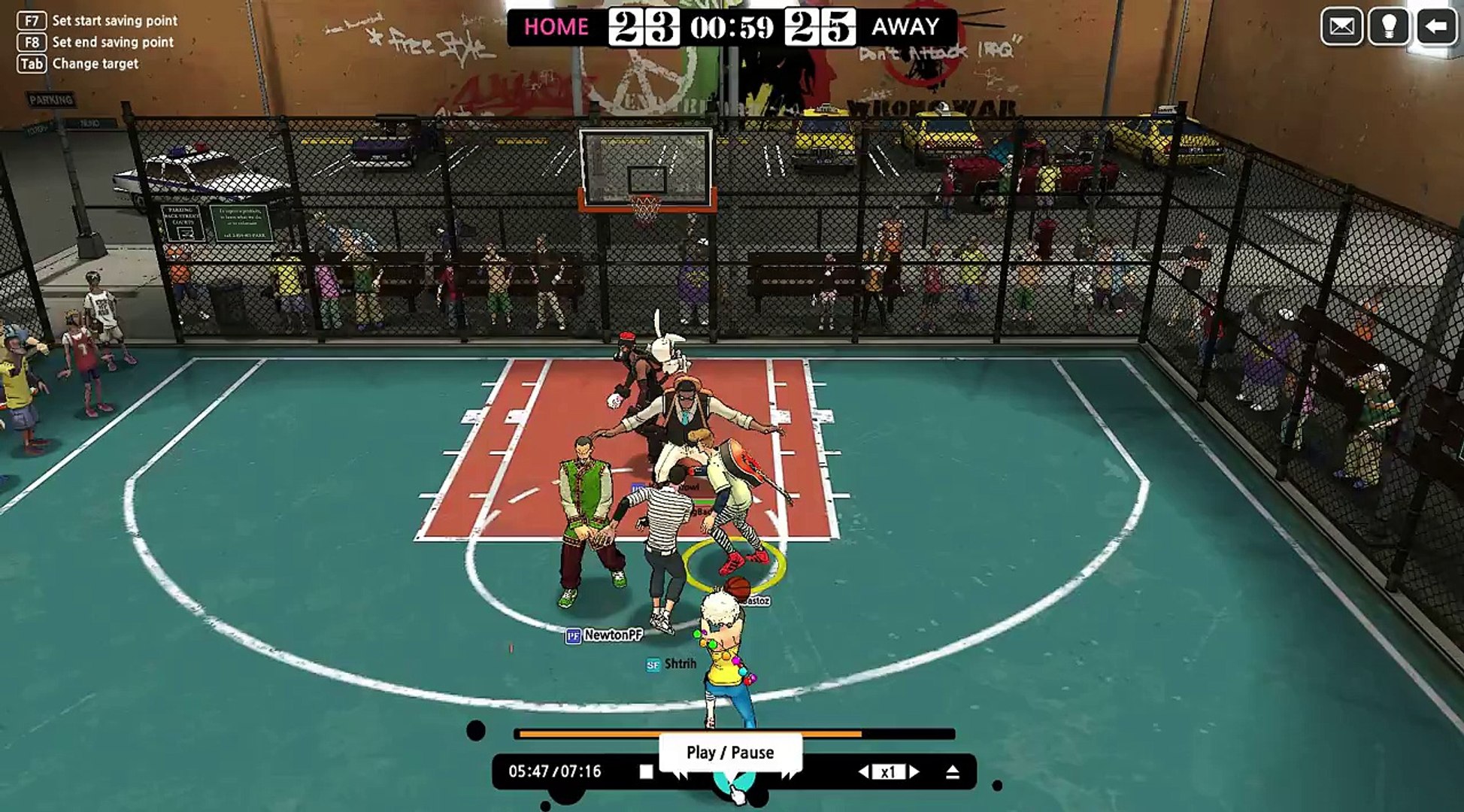This screenshot has width=1464, height=812.
Task: Increase replay speed with the right arrow
Action: (x=914, y=771)
